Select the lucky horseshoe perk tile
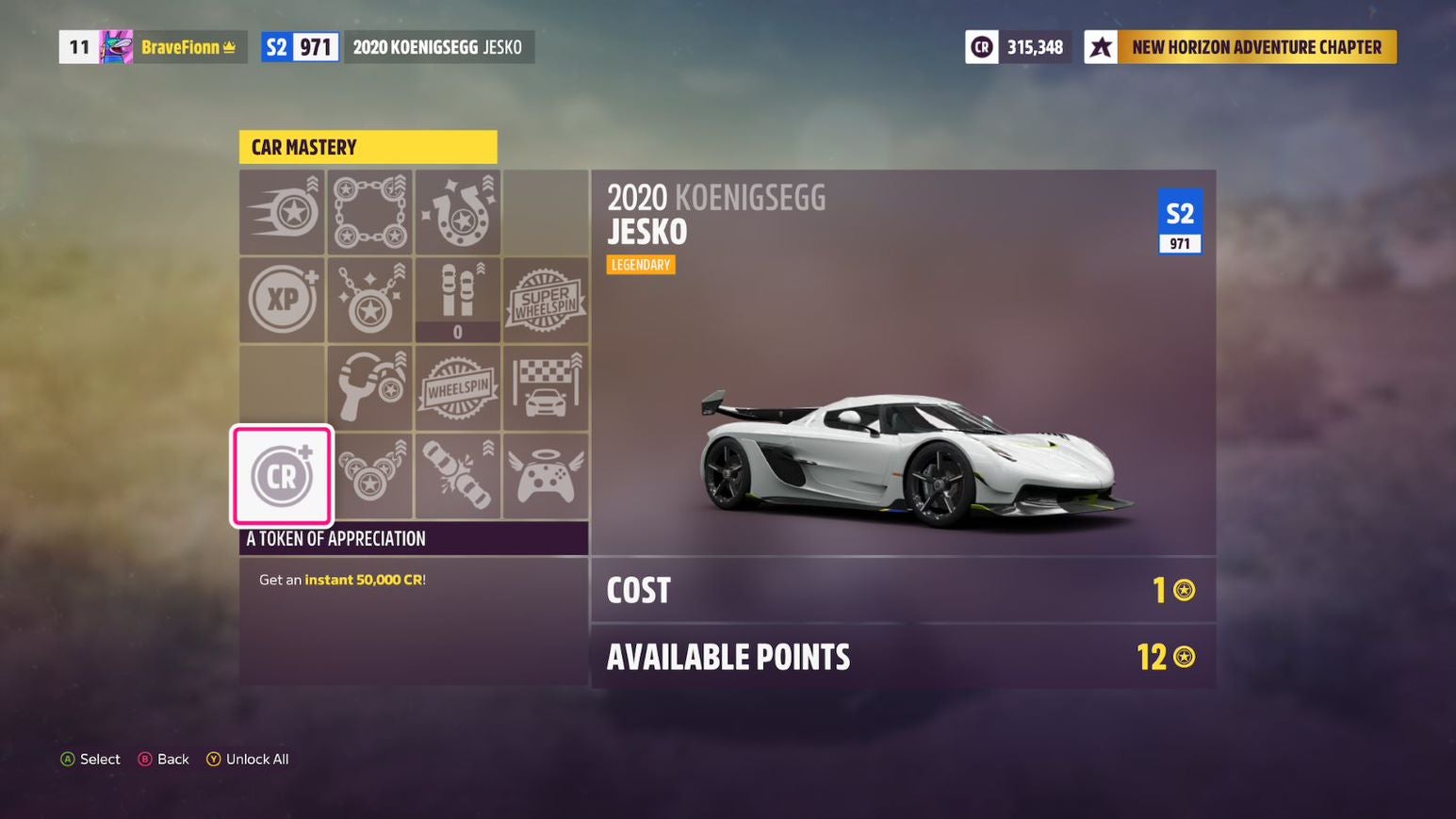Image resolution: width=1456 pixels, height=819 pixels. tap(458, 212)
